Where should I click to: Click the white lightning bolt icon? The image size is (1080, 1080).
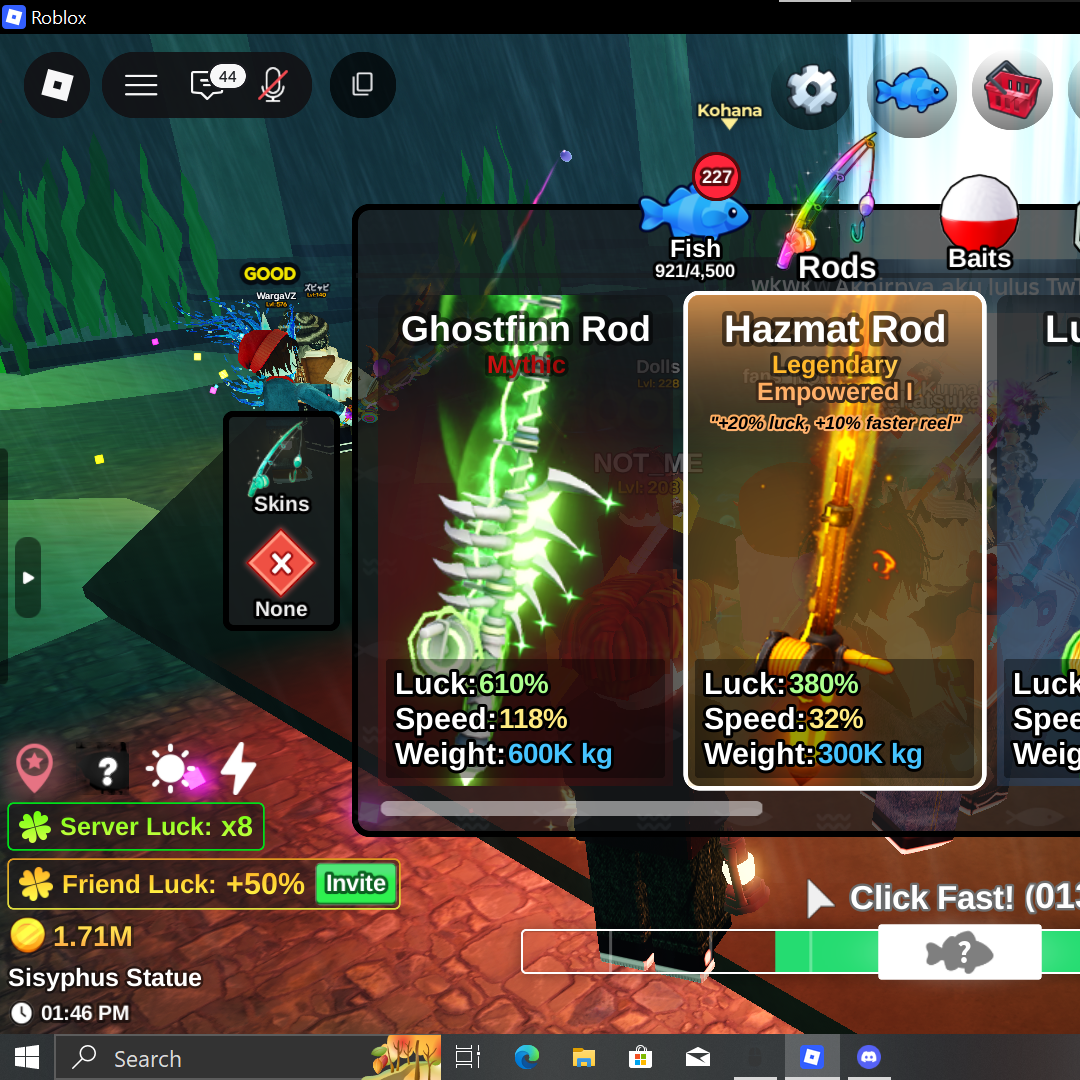238,768
